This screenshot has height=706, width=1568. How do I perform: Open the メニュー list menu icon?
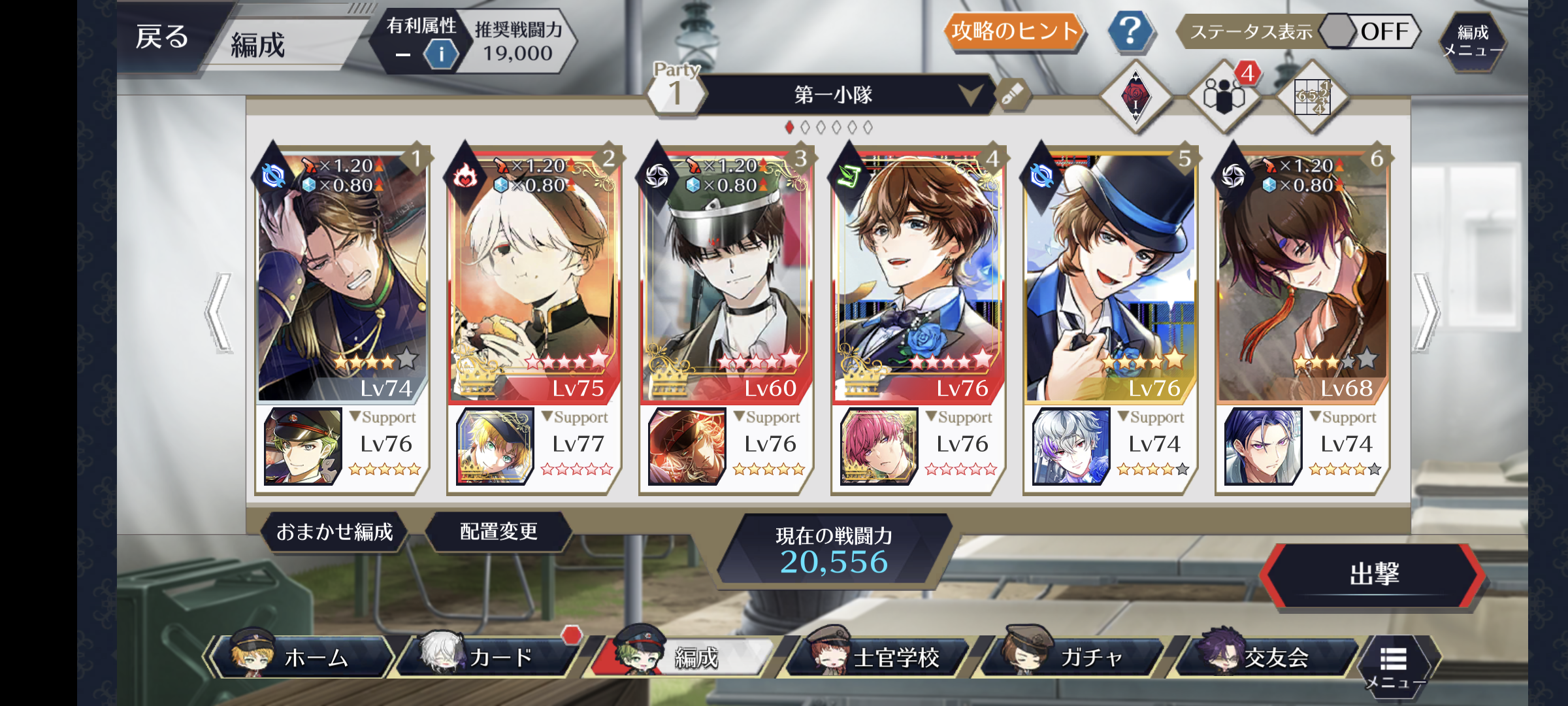click(x=1394, y=664)
